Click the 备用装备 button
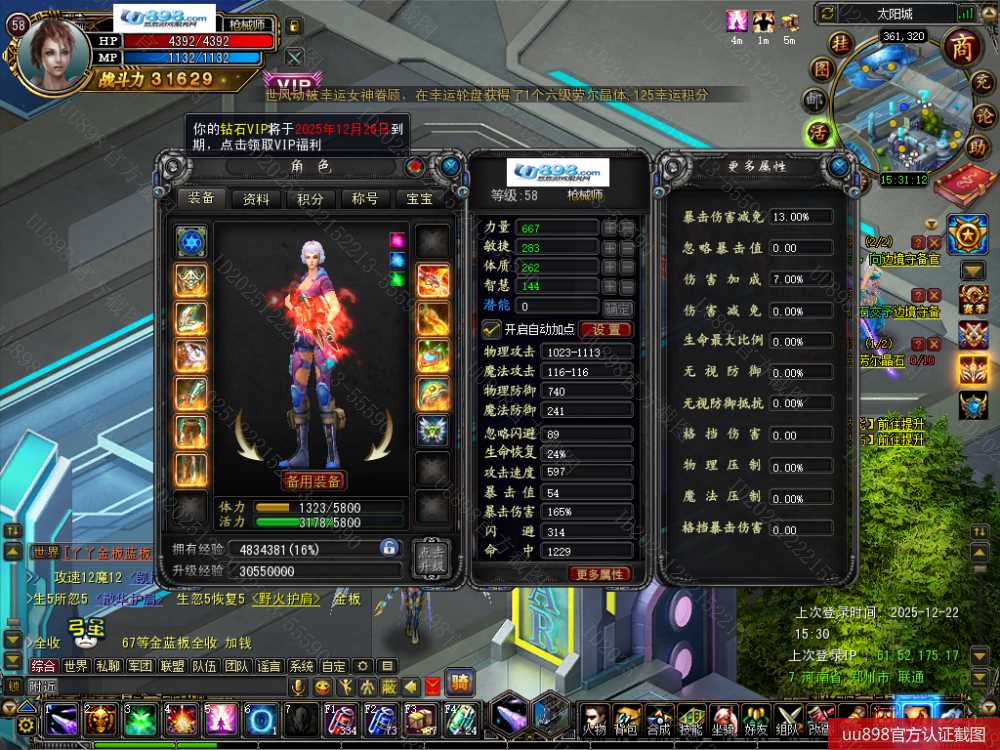Screen dimensions: 1000x750 (x=313, y=481)
